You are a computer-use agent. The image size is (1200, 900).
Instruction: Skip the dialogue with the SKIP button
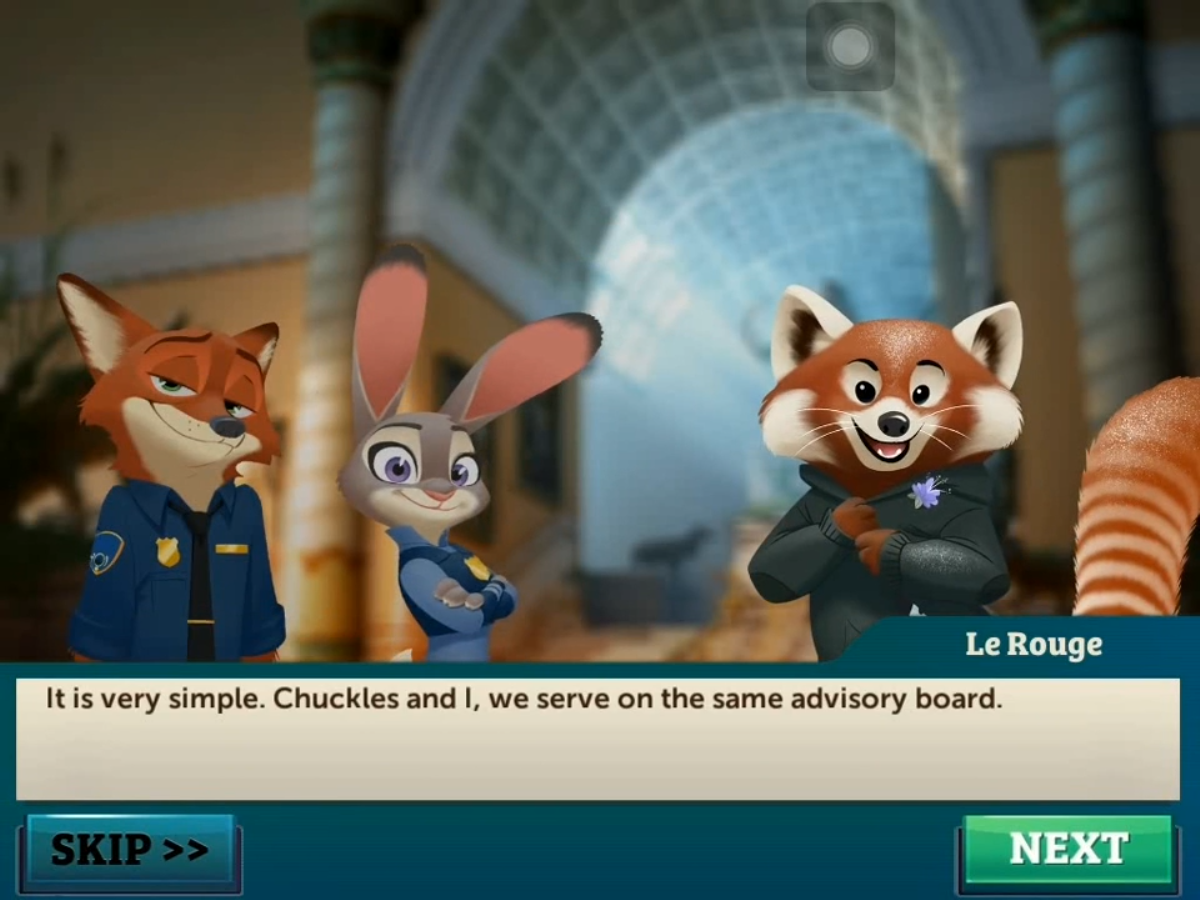[130, 850]
